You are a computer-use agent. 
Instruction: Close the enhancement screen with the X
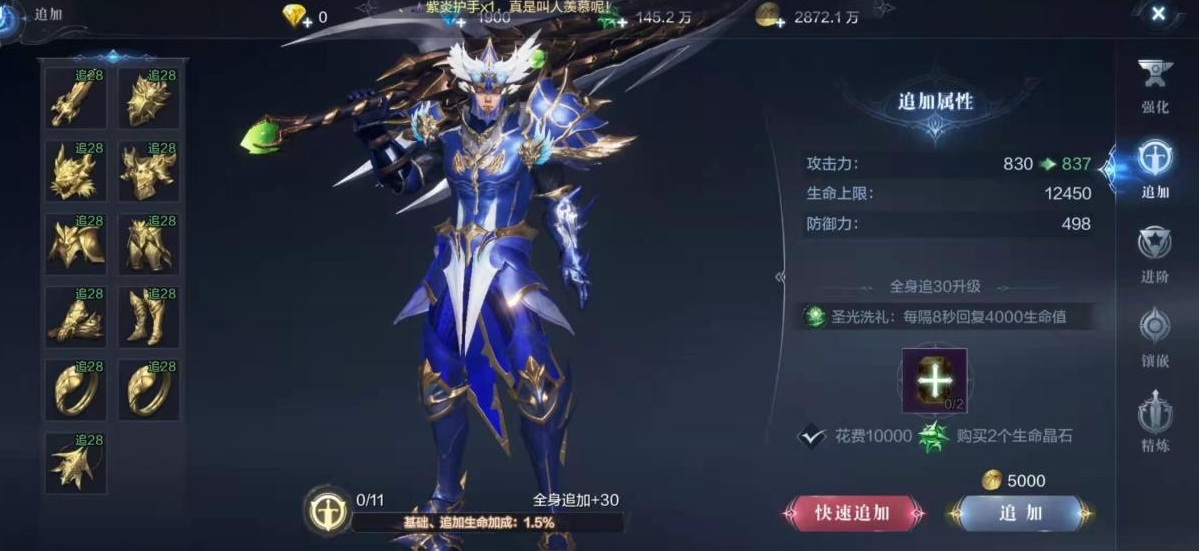tap(1157, 14)
